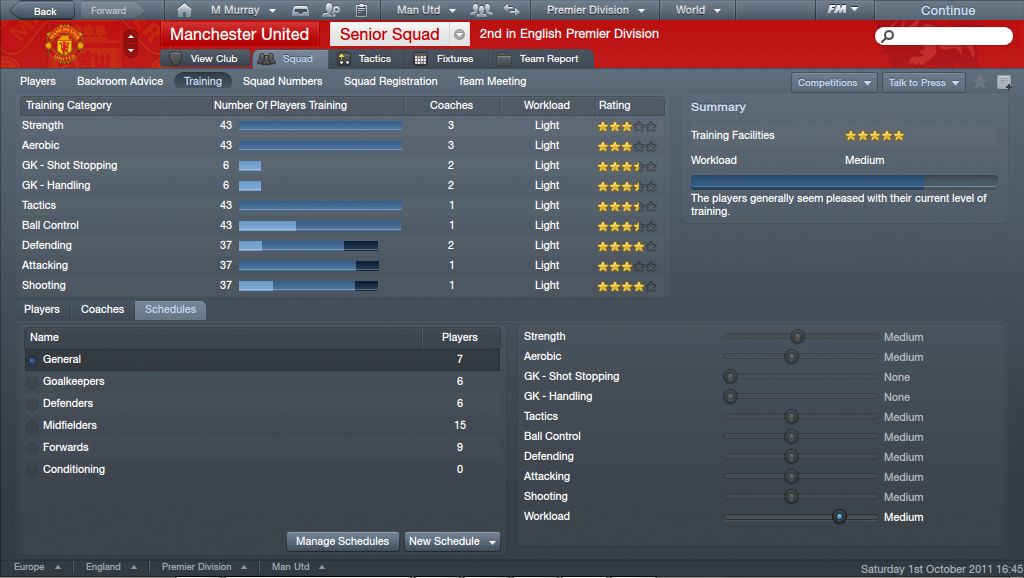This screenshot has height=578, width=1024.
Task: Open the Talk to Press dropdown
Action: point(923,83)
